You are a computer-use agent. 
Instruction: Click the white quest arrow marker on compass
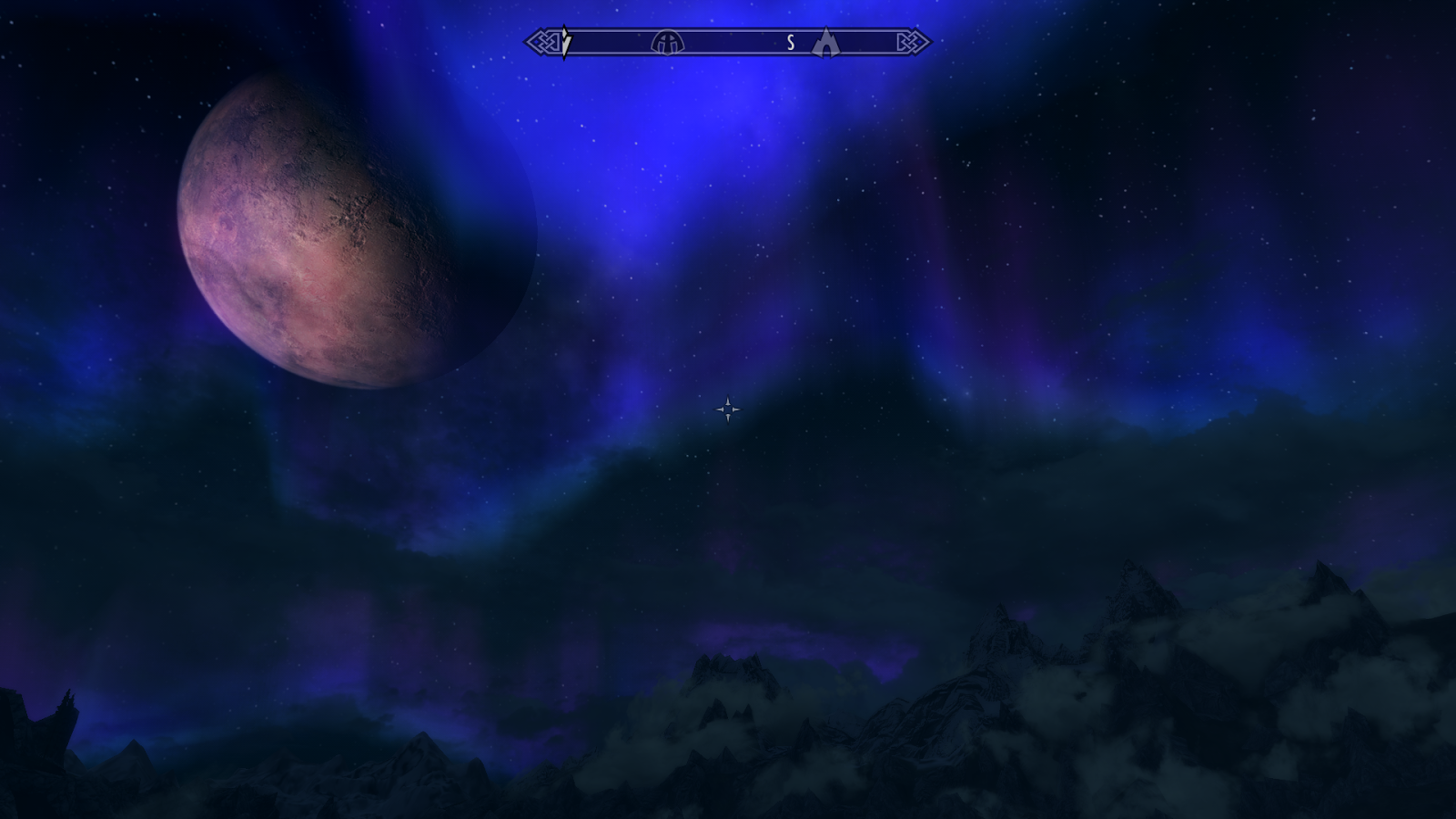point(565,42)
